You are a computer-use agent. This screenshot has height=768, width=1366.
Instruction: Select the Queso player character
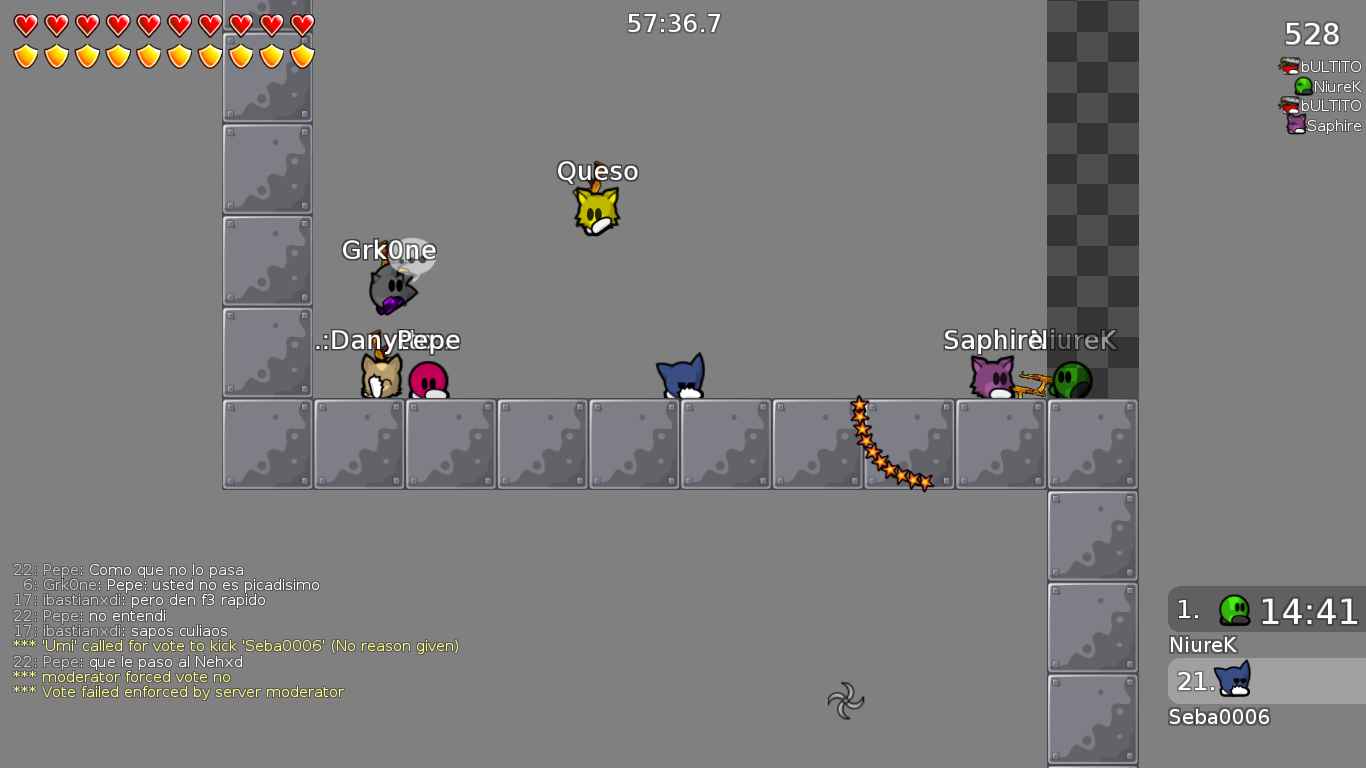pyautogui.click(x=596, y=210)
